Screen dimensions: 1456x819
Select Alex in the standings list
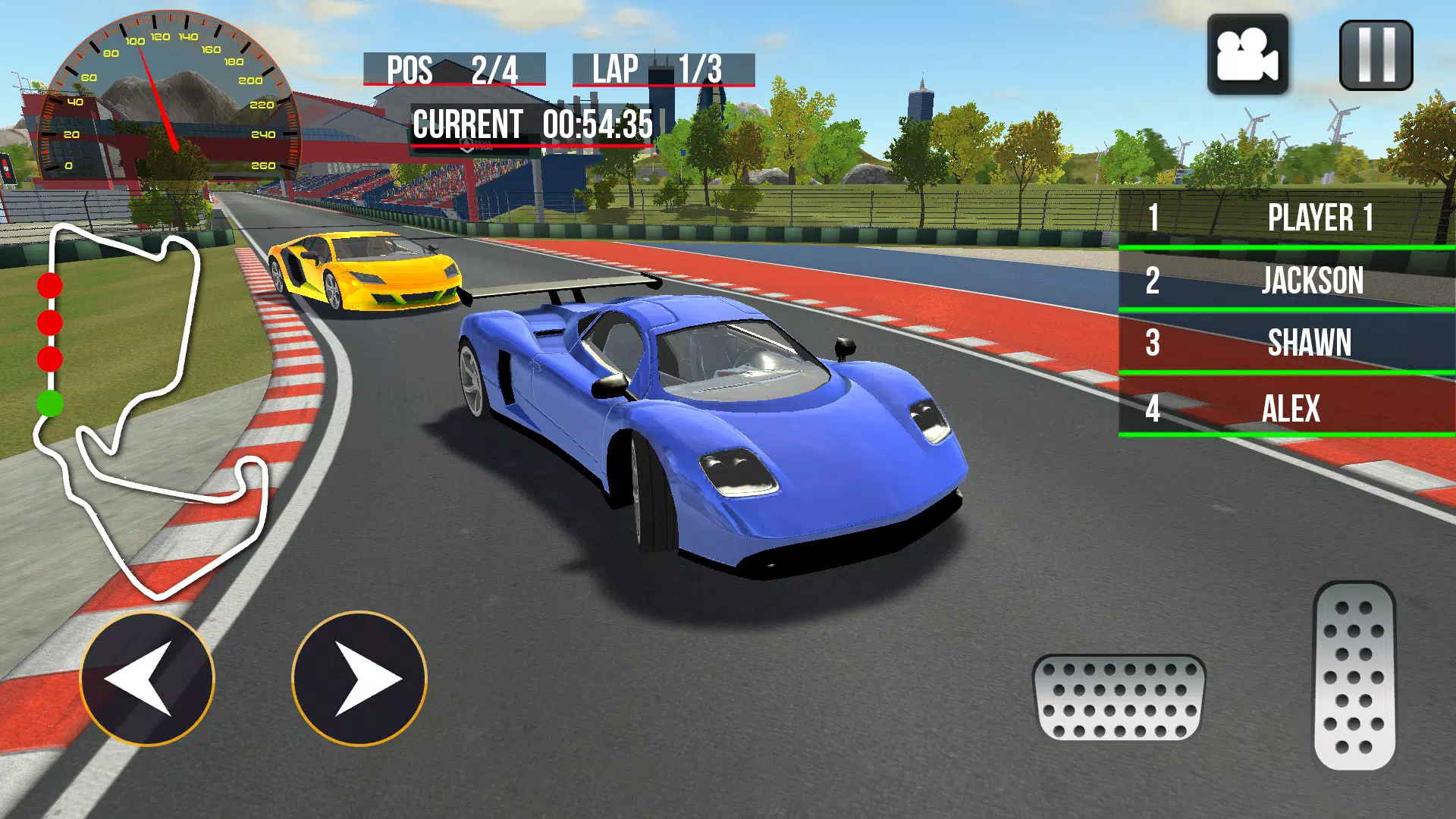(1287, 408)
